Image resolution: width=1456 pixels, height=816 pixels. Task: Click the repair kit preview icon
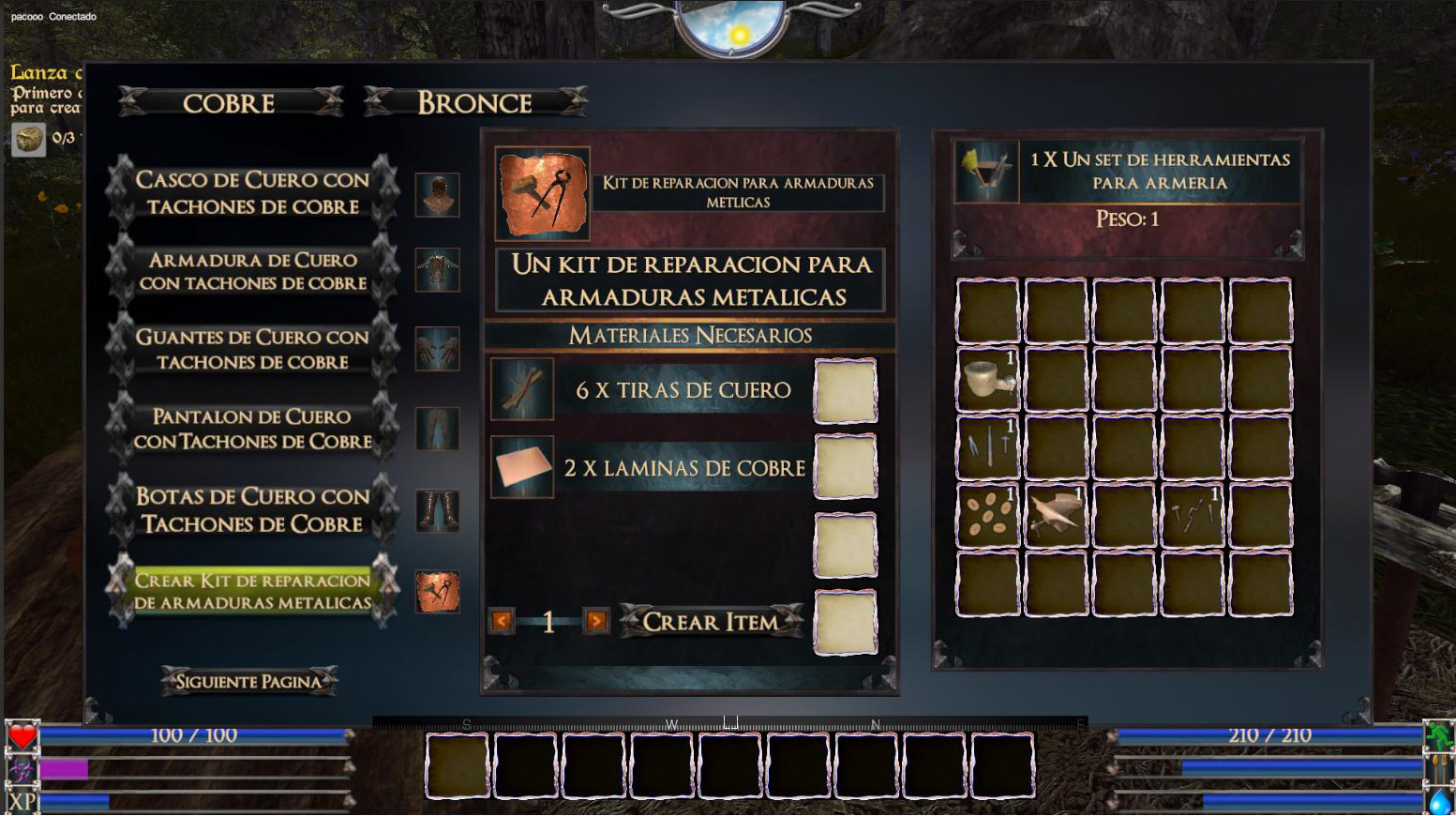(x=543, y=193)
